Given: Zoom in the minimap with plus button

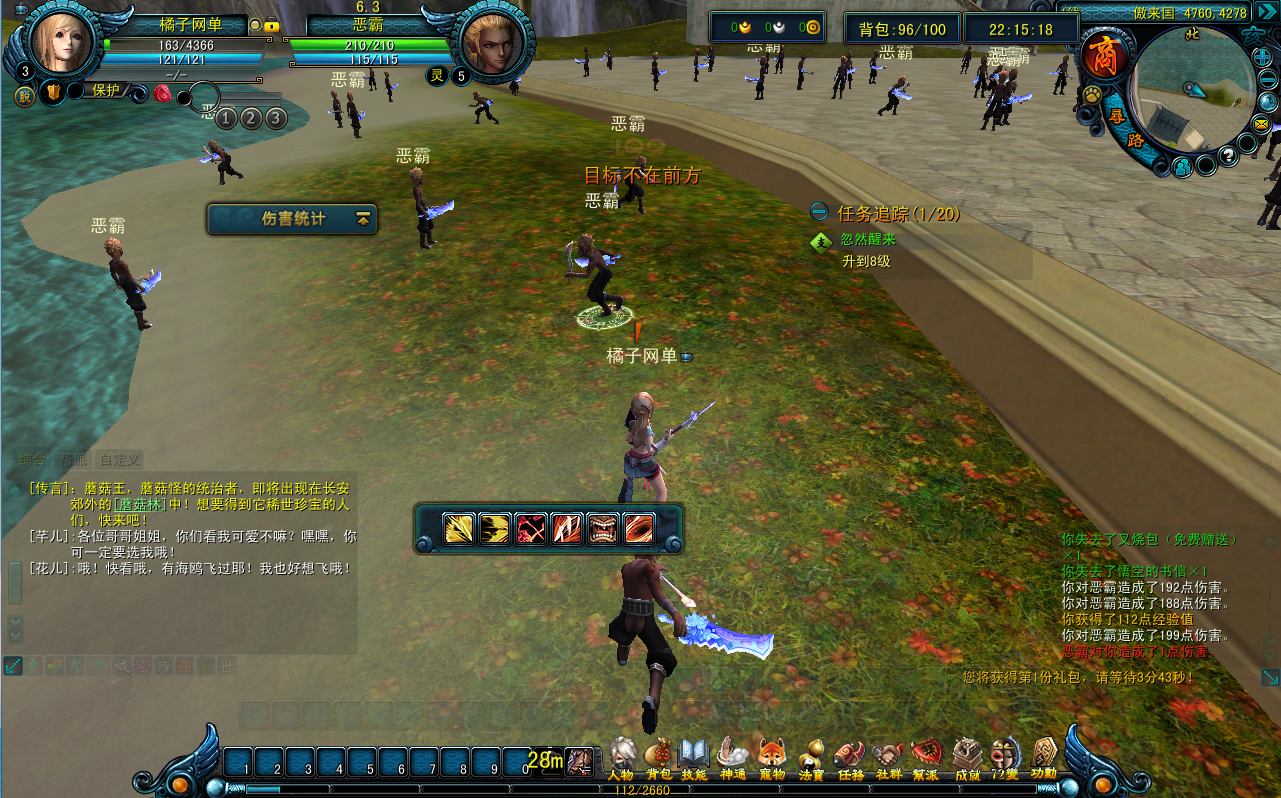Looking at the screenshot, I should pyautogui.click(x=1260, y=57).
